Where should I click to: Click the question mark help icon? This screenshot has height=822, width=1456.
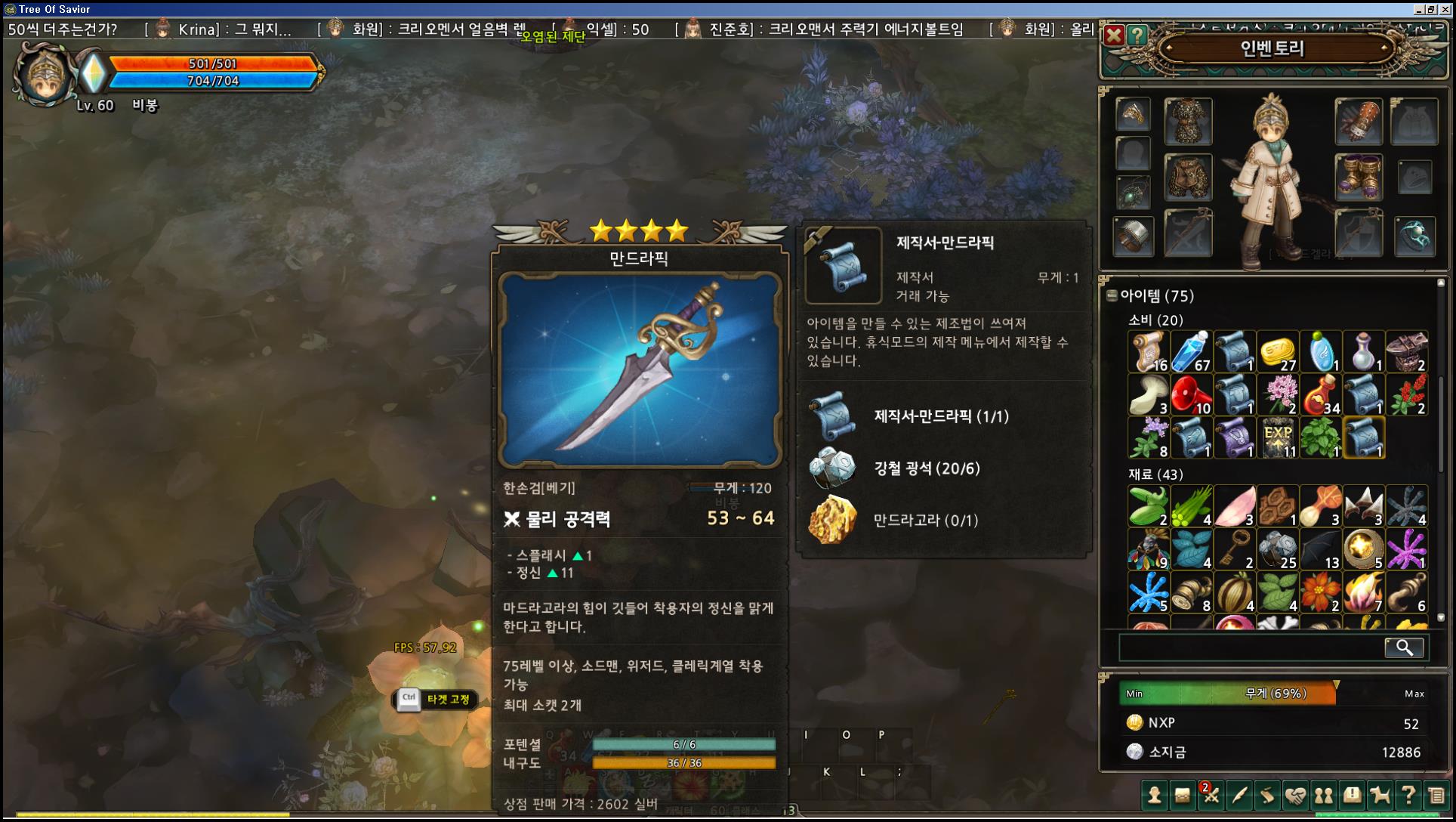click(x=1408, y=796)
